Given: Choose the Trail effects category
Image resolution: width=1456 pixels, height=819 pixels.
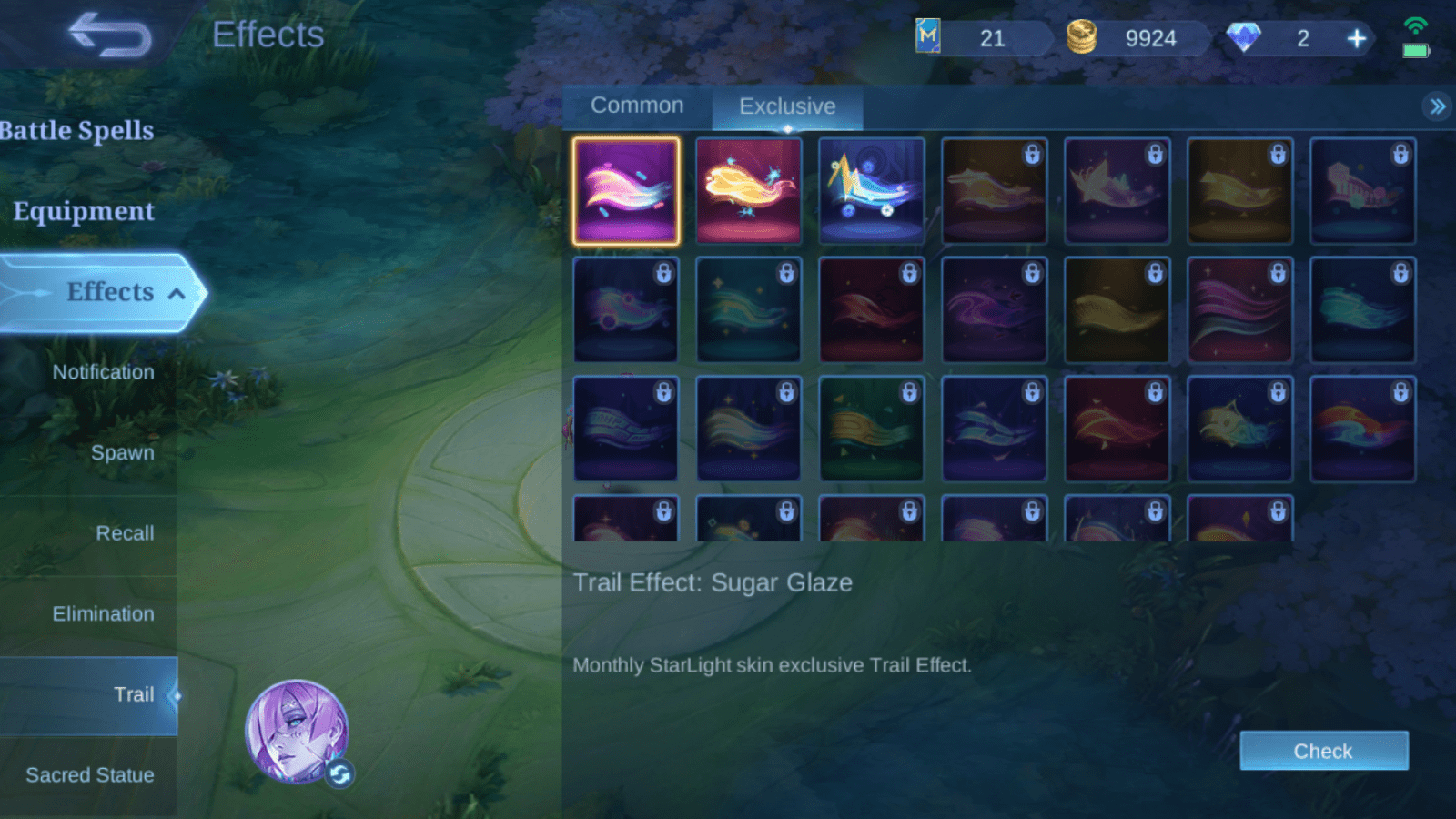Looking at the screenshot, I should point(133,695).
